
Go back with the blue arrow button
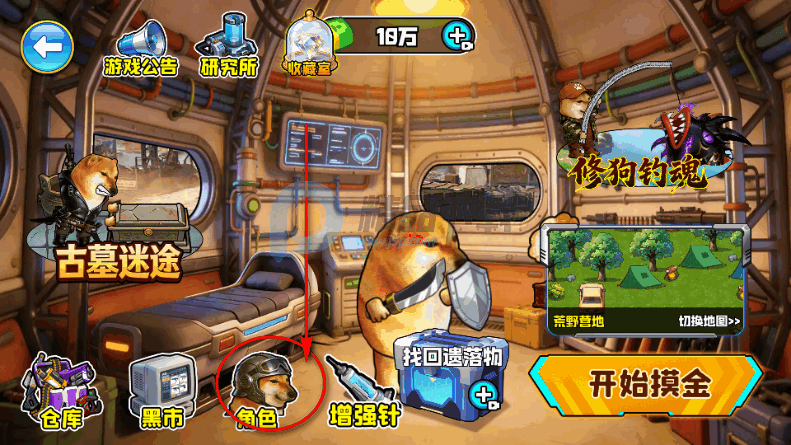(x=47, y=46)
